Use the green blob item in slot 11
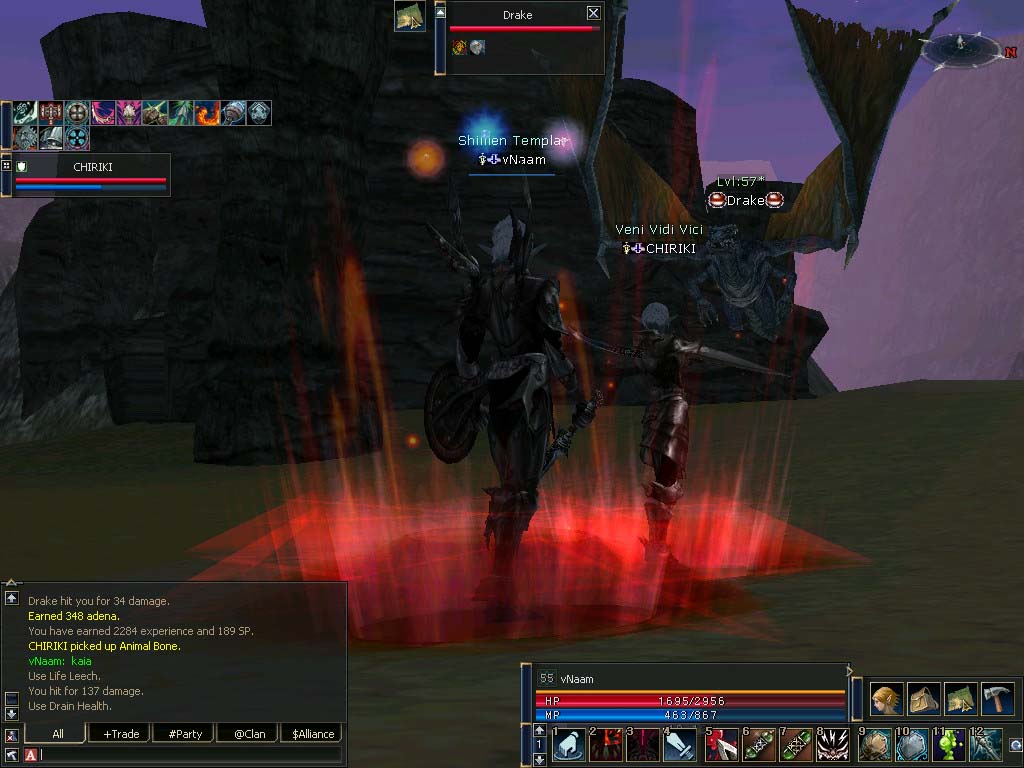The height and width of the screenshot is (768, 1024). [948, 746]
